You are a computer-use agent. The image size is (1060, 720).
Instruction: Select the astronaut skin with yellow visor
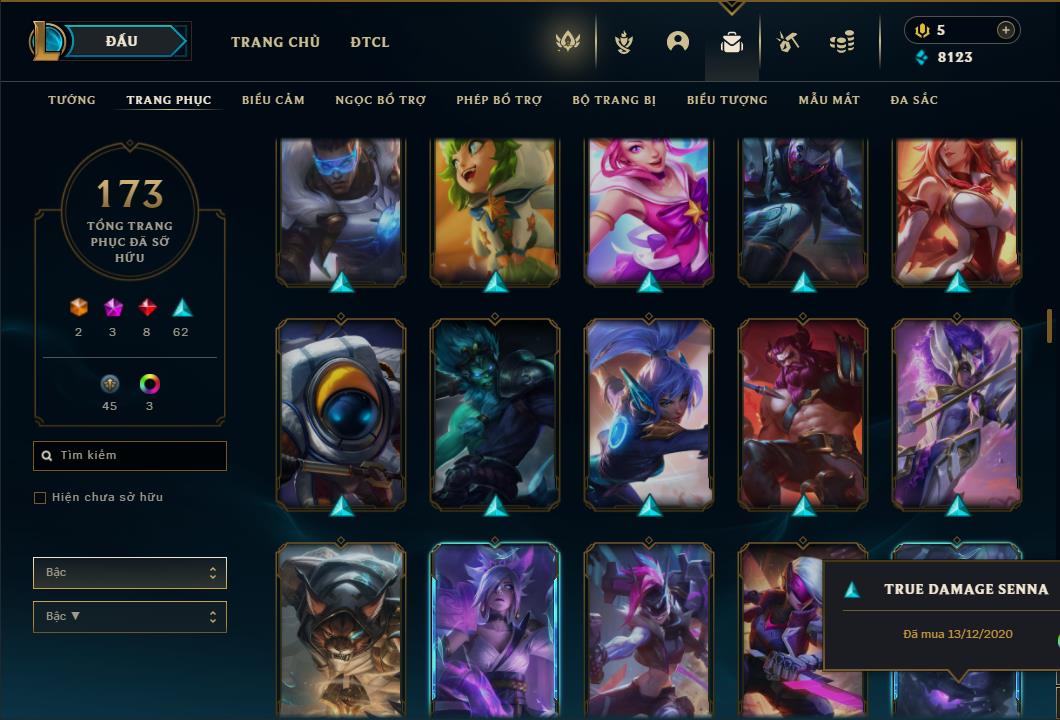coord(341,414)
